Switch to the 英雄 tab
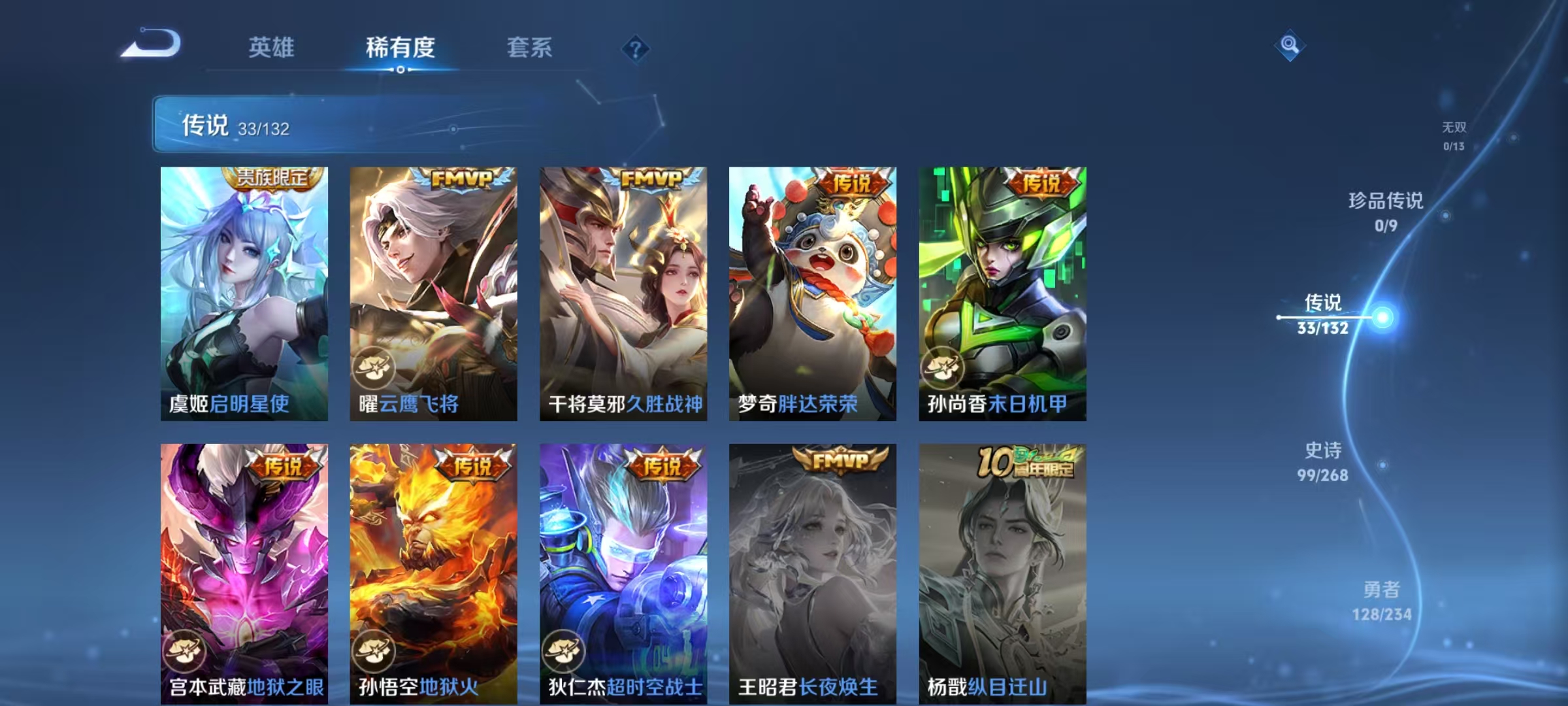The height and width of the screenshot is (706, 1568). point(272,48)
